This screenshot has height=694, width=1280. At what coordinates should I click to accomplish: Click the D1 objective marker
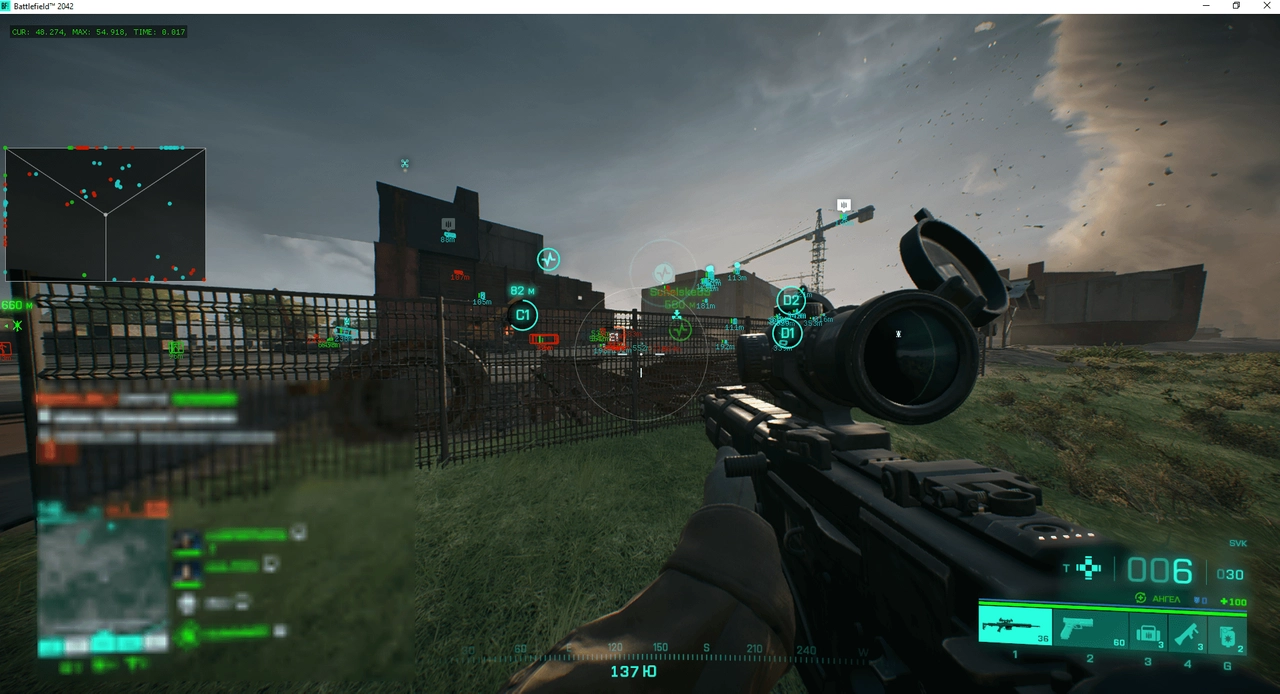click(x=787, y=333)
